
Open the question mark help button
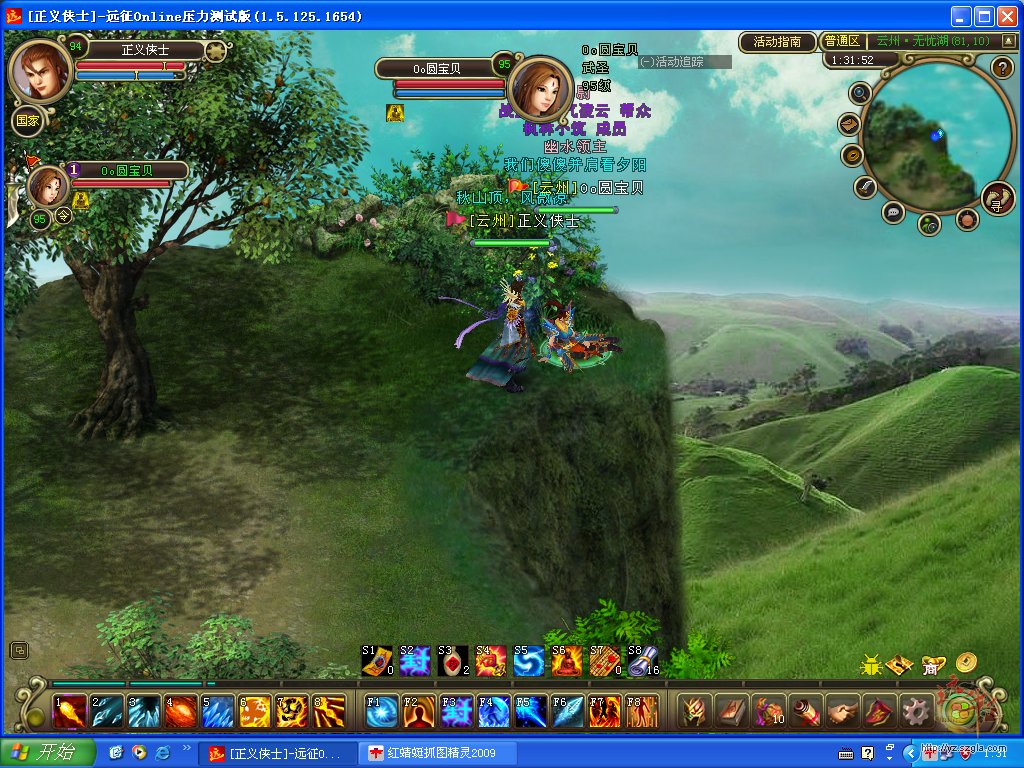(x=1003, y=68)
